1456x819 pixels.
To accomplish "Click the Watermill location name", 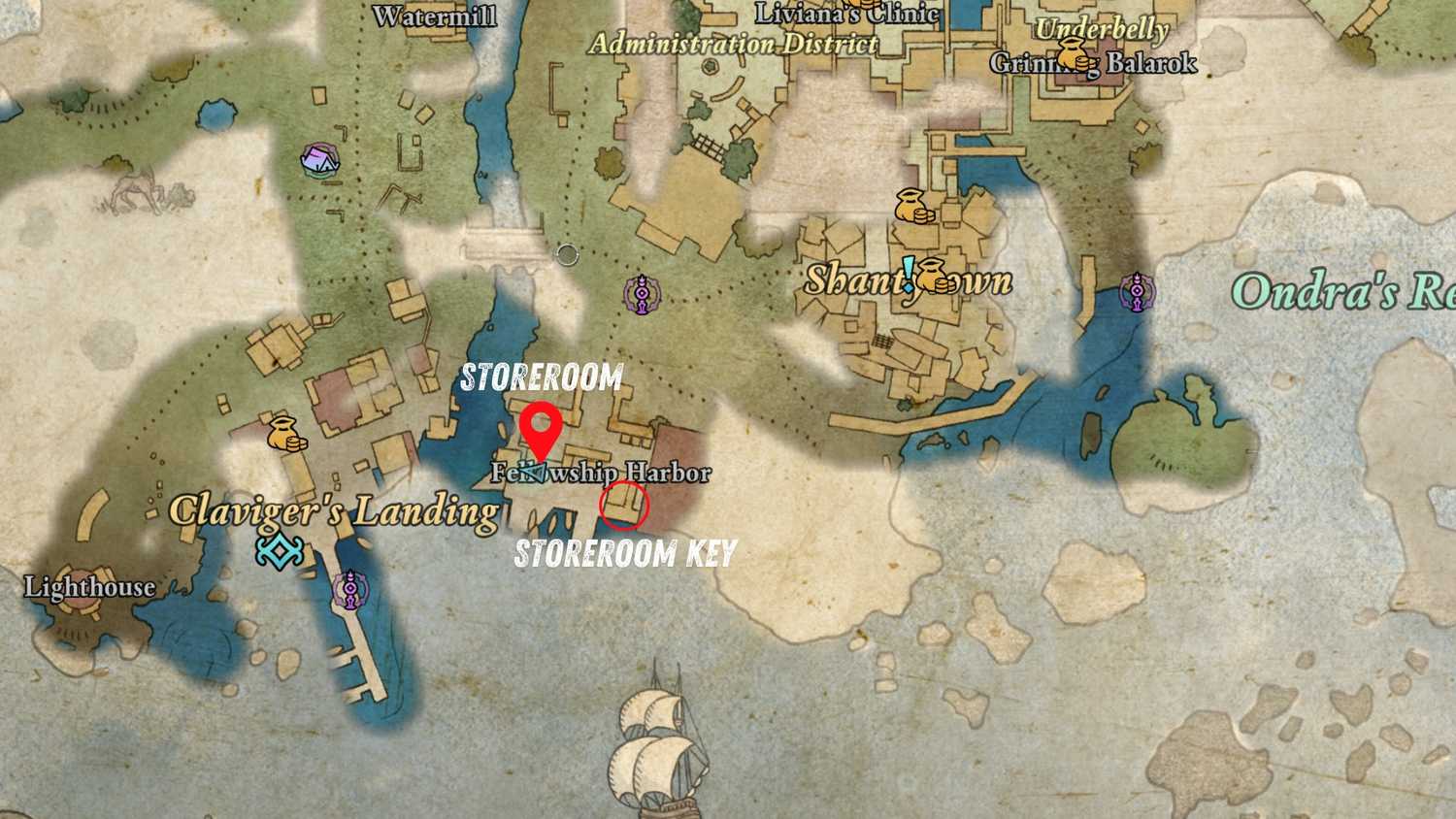I will point(434,16).
